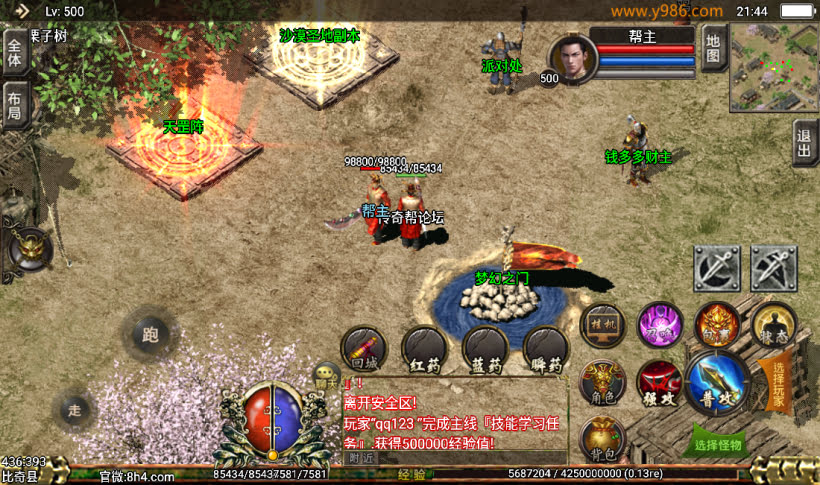
Task: Use the 瞬药 instant potion slot
Action: coord(547,349)
